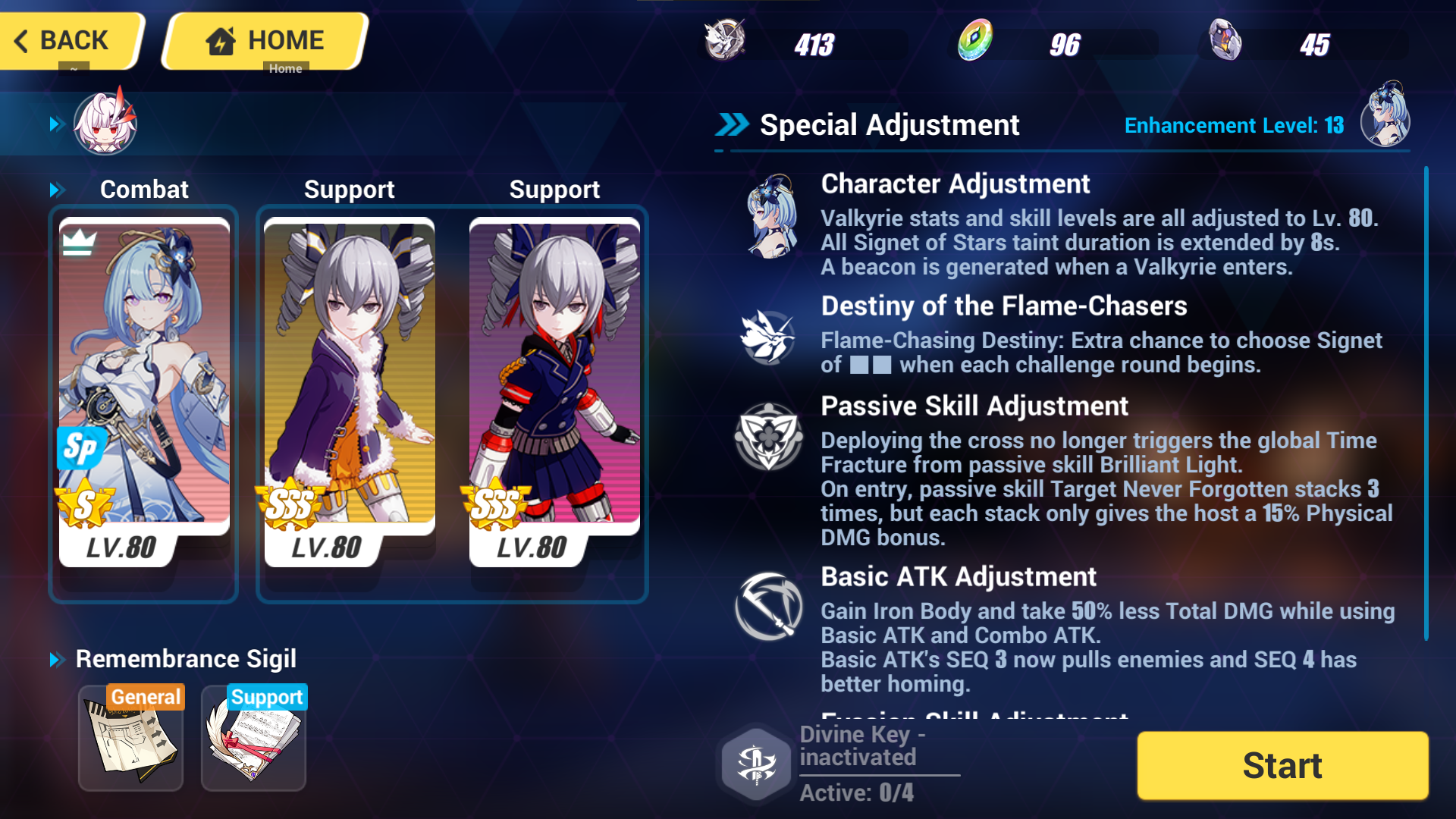Click the currency icon showing 45
This screenshot has width=1456, height=819.
point(1225,43)
